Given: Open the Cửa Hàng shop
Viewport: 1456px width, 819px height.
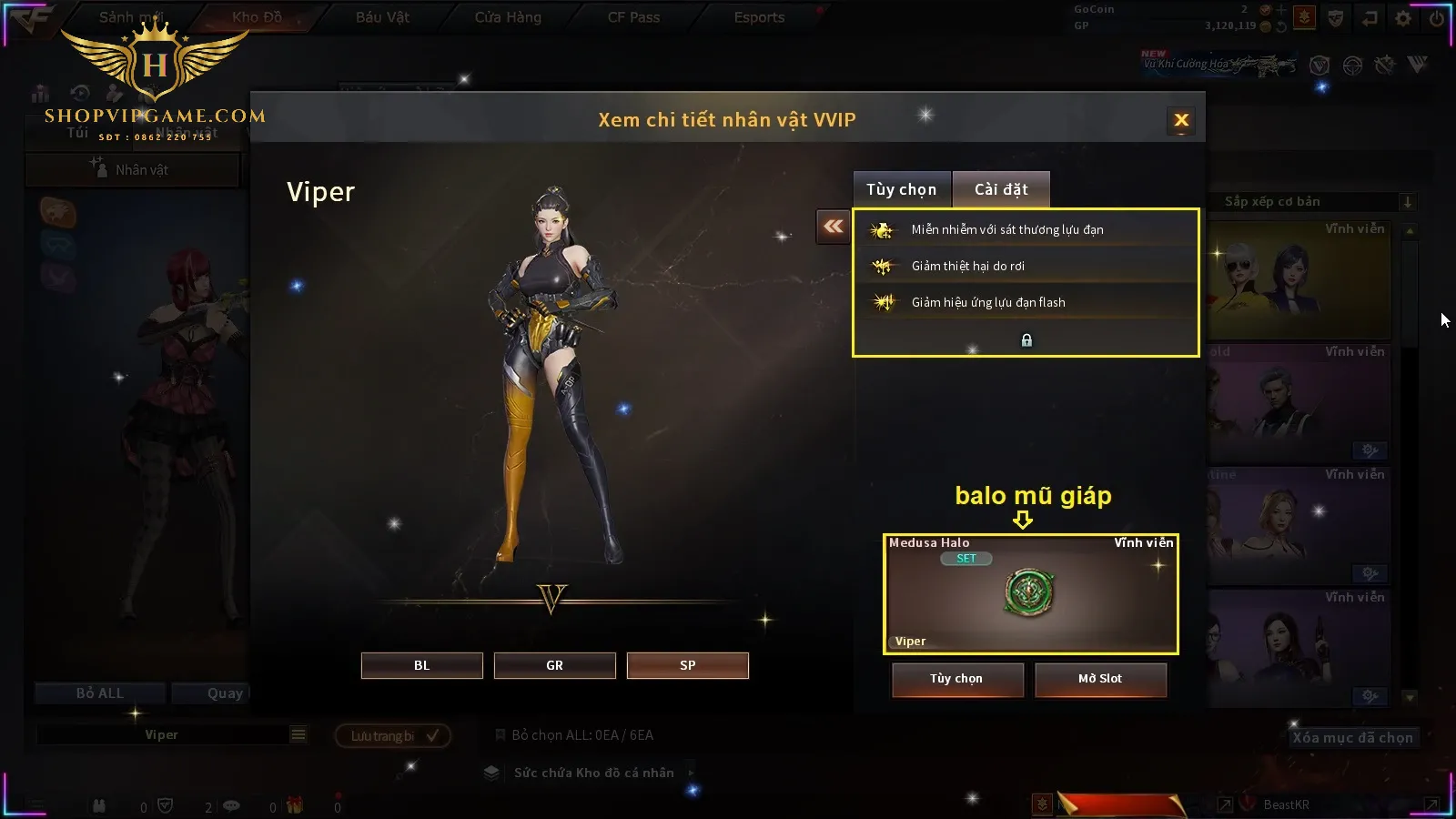Looking at the screenshot, I should click(x=508, y=17).
